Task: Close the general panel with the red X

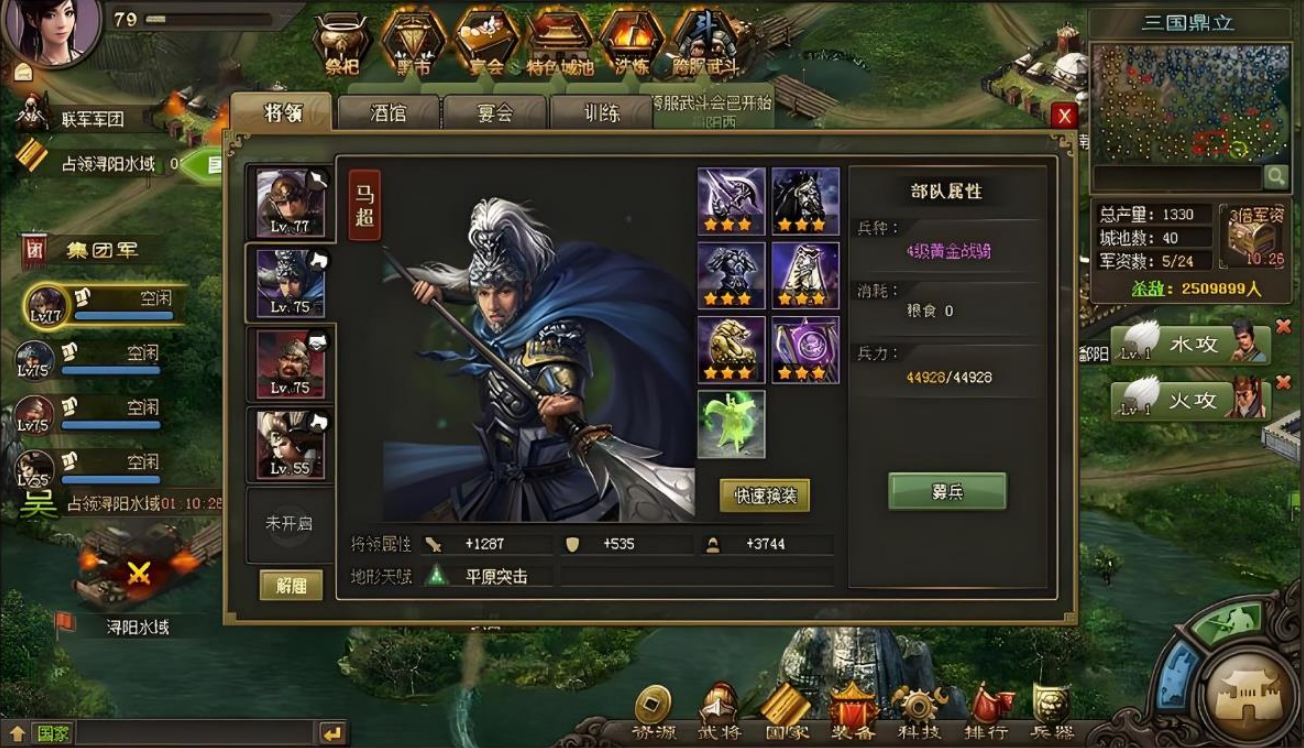Action: 1064,116
